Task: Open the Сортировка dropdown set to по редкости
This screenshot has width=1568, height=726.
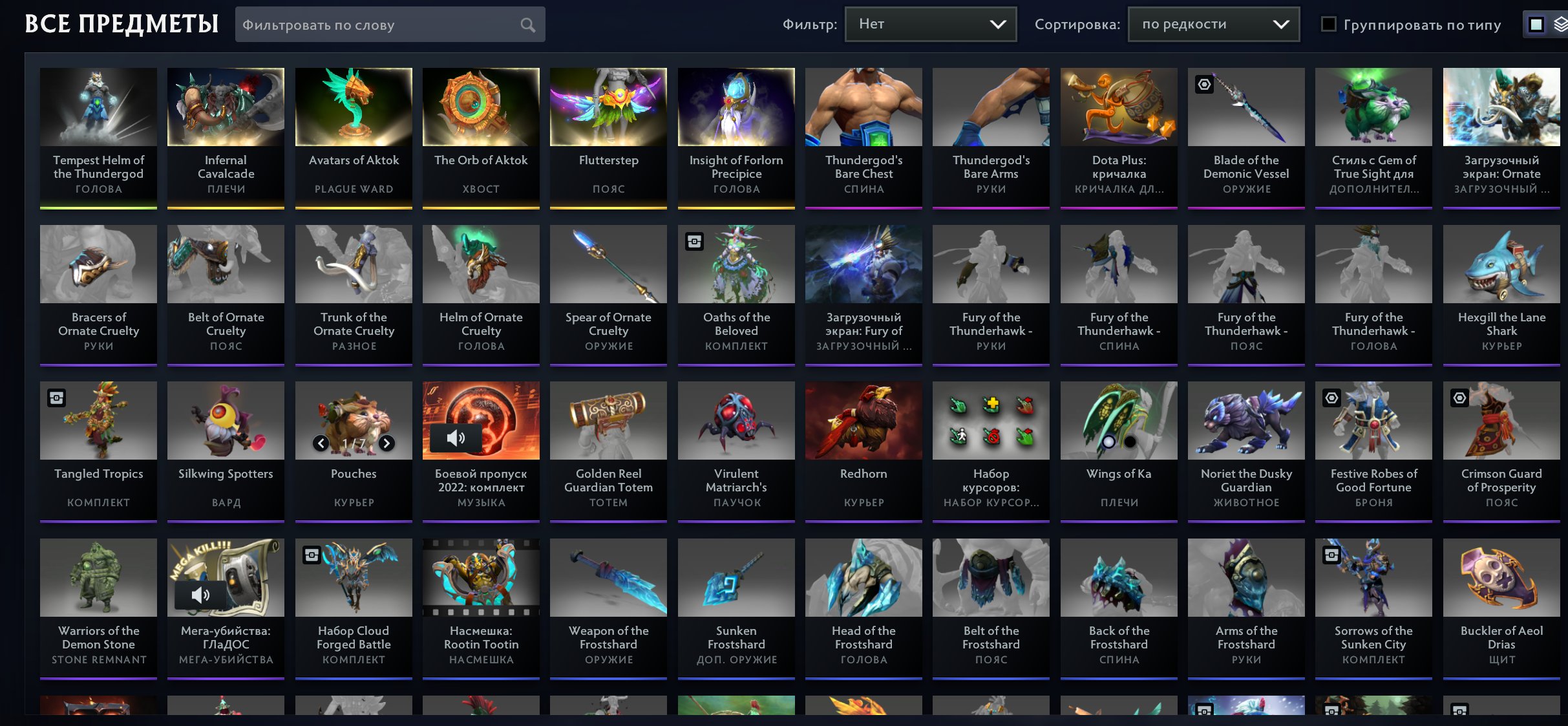Action: click(x=1213, y=24)
